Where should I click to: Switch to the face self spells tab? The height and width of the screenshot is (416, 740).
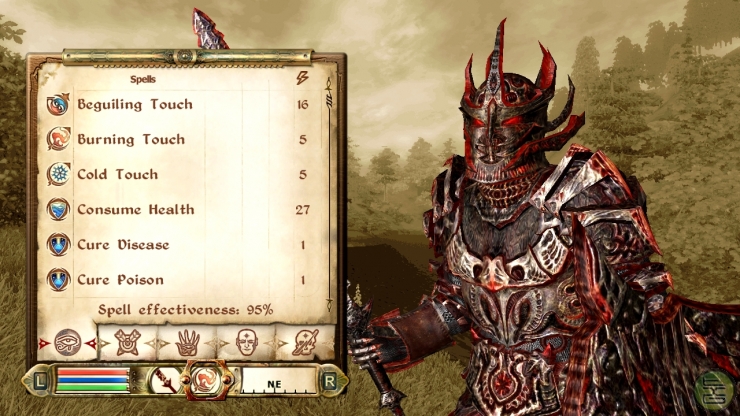[x=246, y=342]
